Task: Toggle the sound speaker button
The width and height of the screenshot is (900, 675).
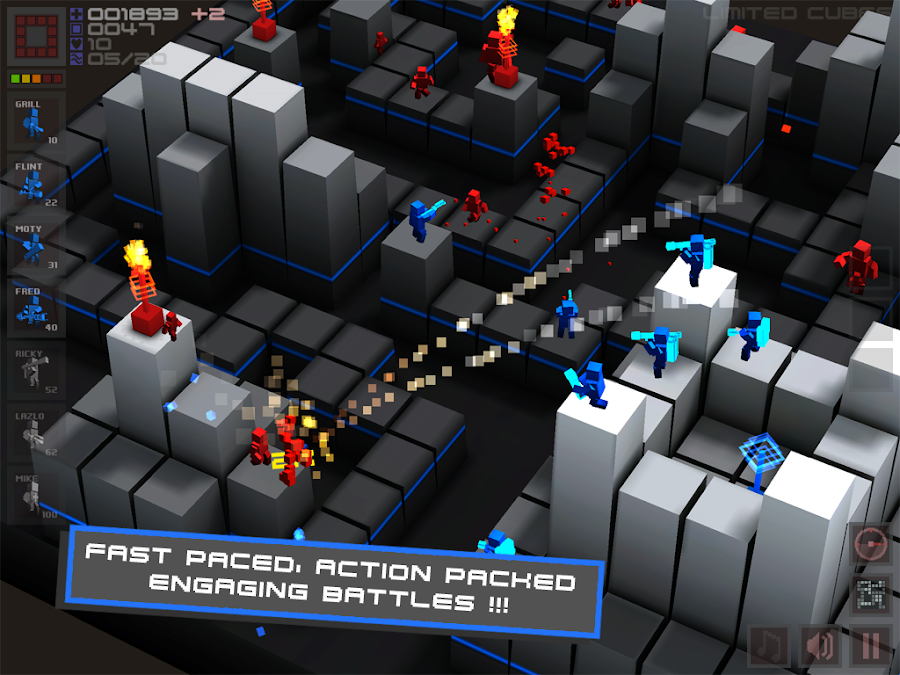Action: coord(820,645)
